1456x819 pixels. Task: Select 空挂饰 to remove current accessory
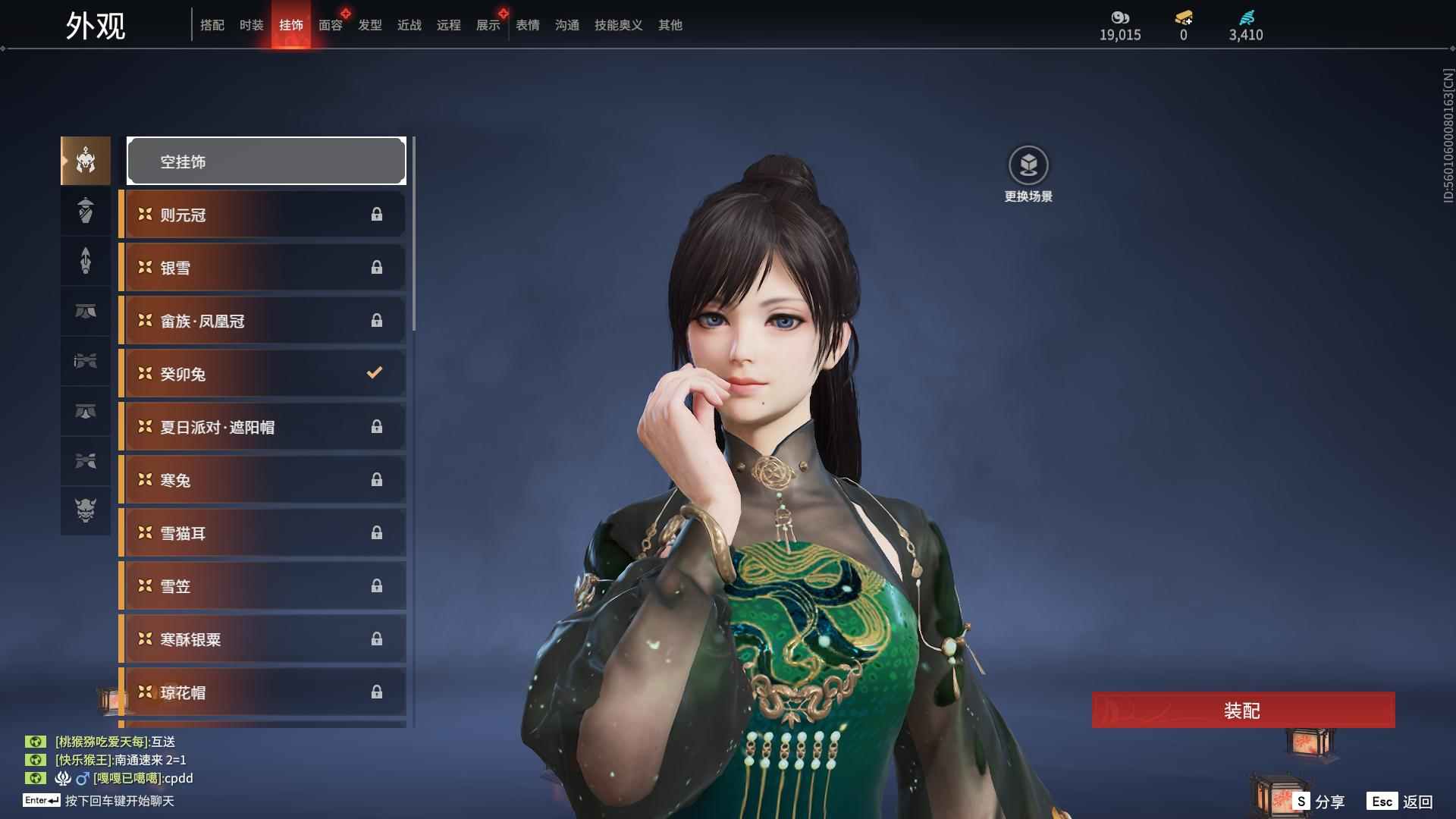265,161
